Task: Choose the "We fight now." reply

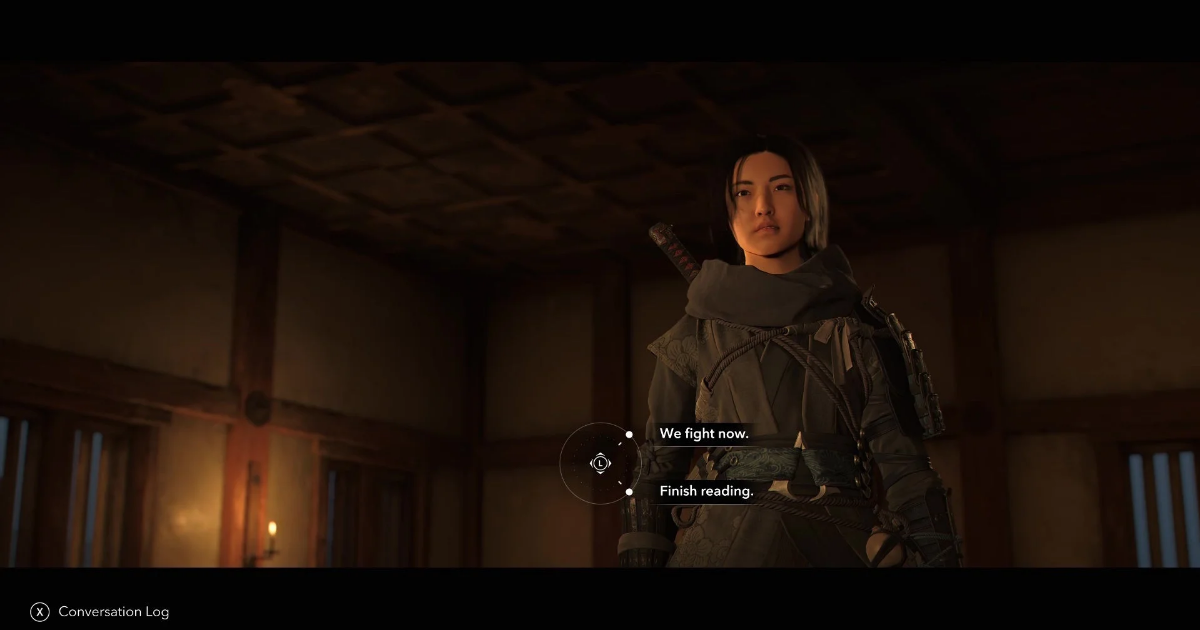Action: pyautogui.click(x=703, y=434)
